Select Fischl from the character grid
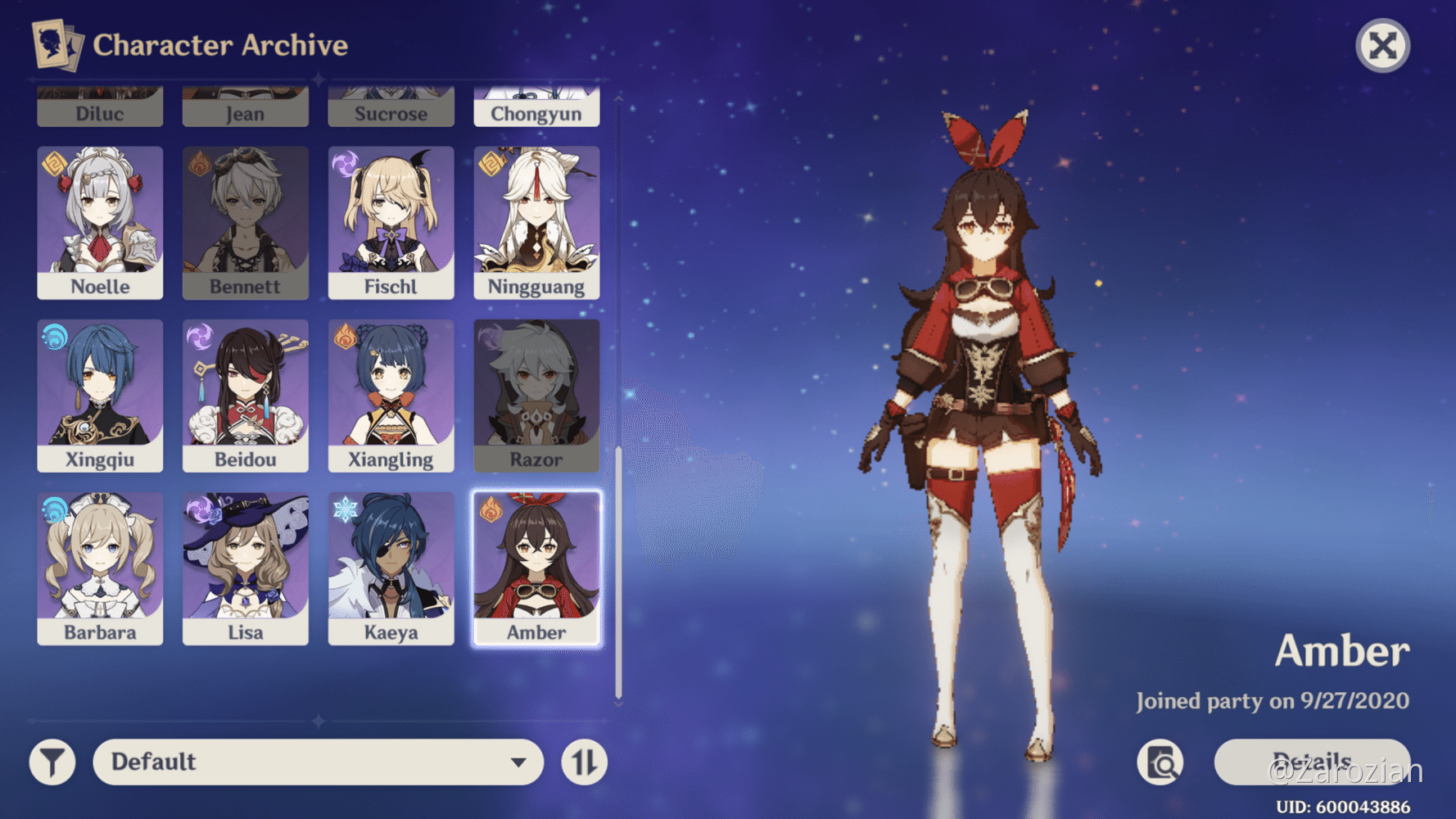Screen dimensions: 1456x819 point(391,221)
